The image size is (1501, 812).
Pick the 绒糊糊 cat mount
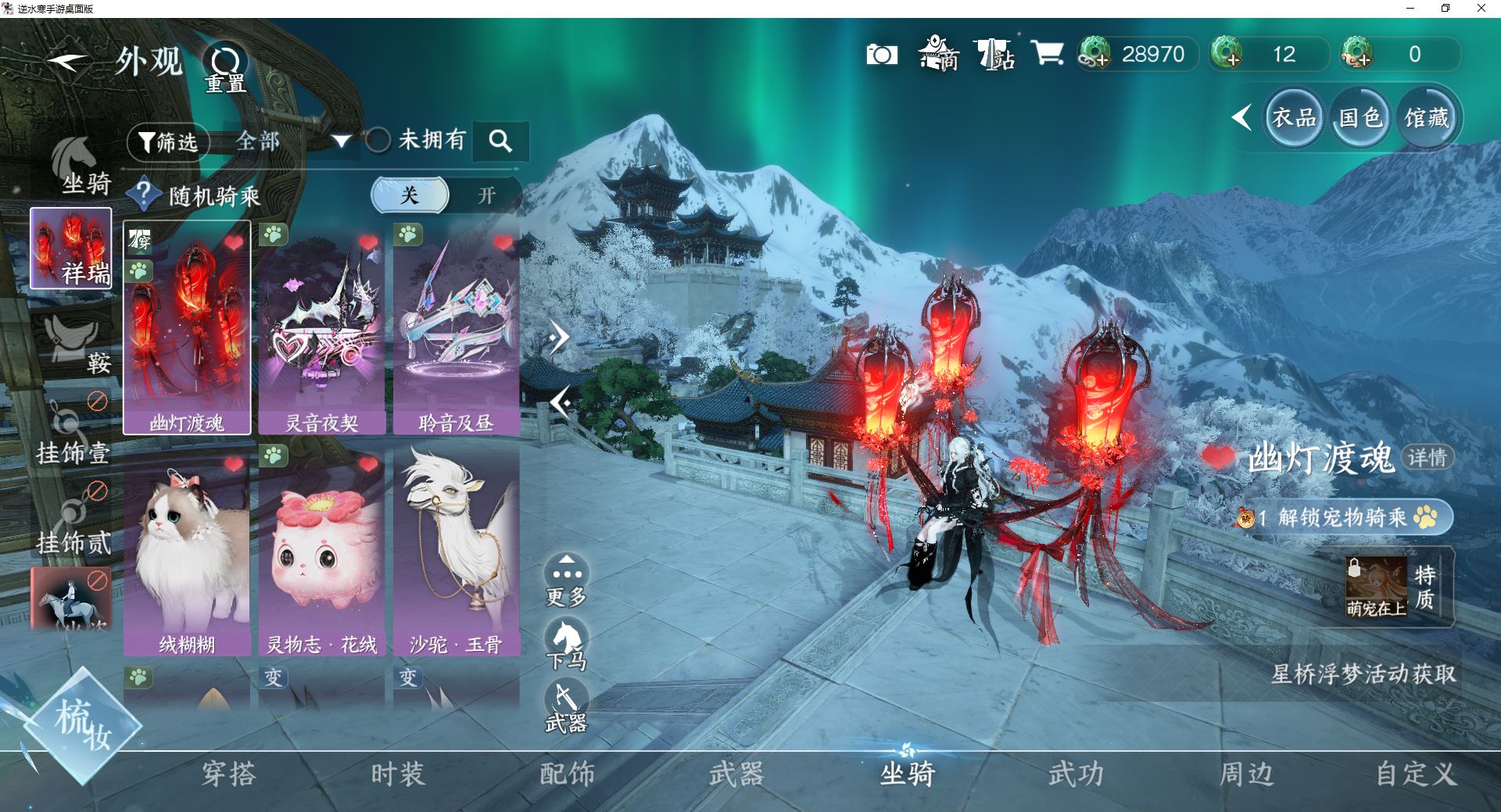tap(187, 551)
